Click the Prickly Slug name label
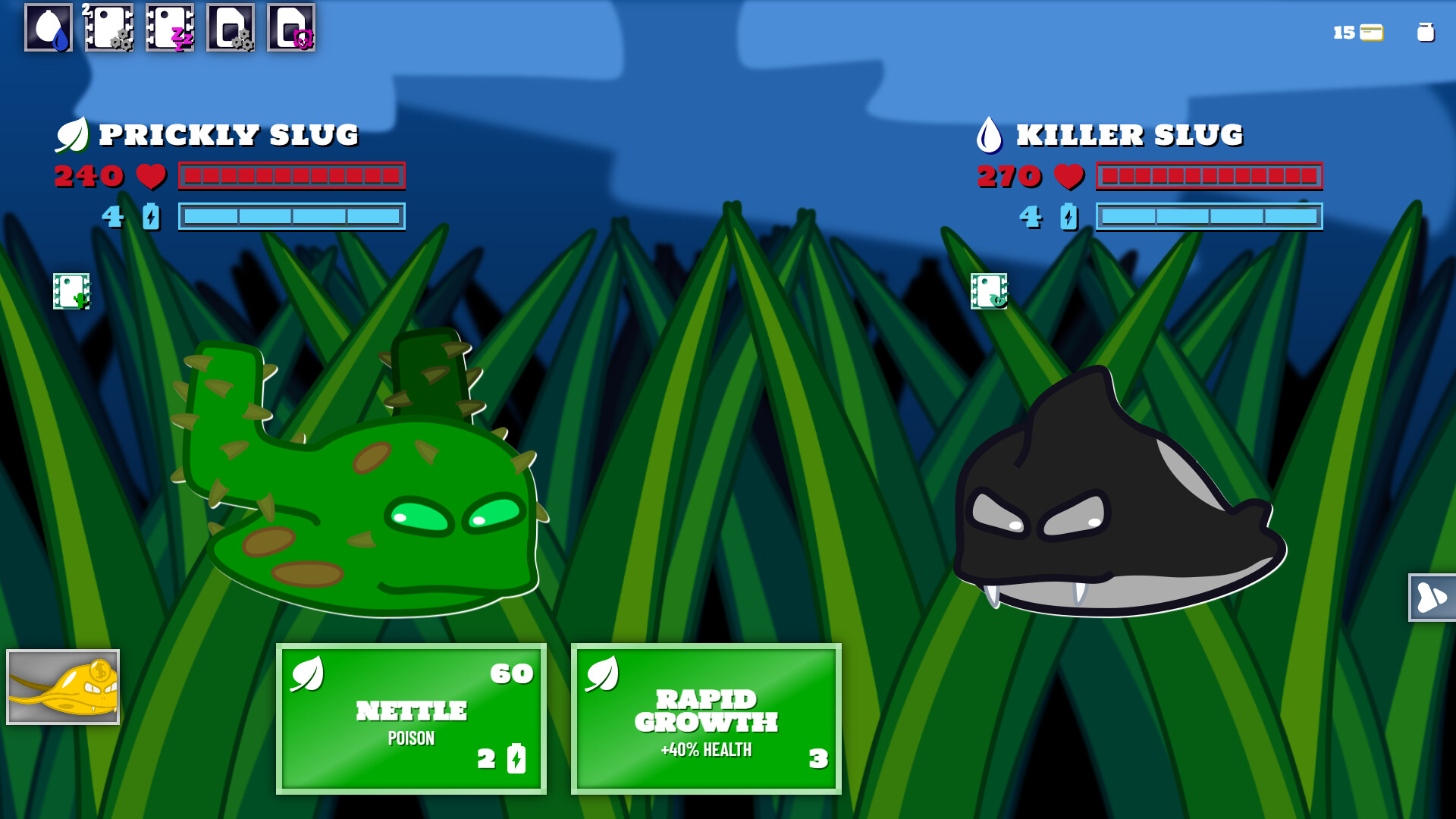 pyautogui.click(x=230, y=135)
